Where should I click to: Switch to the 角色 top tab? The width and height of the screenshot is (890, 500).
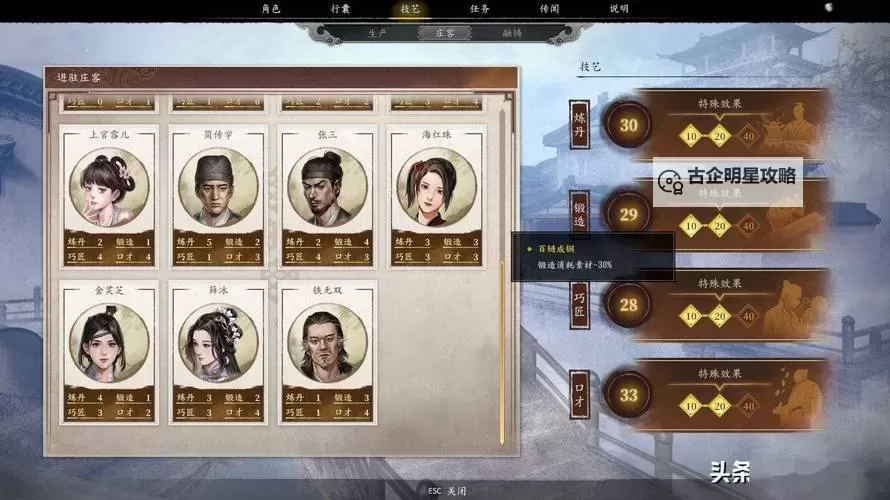click(x=270, y=9)
